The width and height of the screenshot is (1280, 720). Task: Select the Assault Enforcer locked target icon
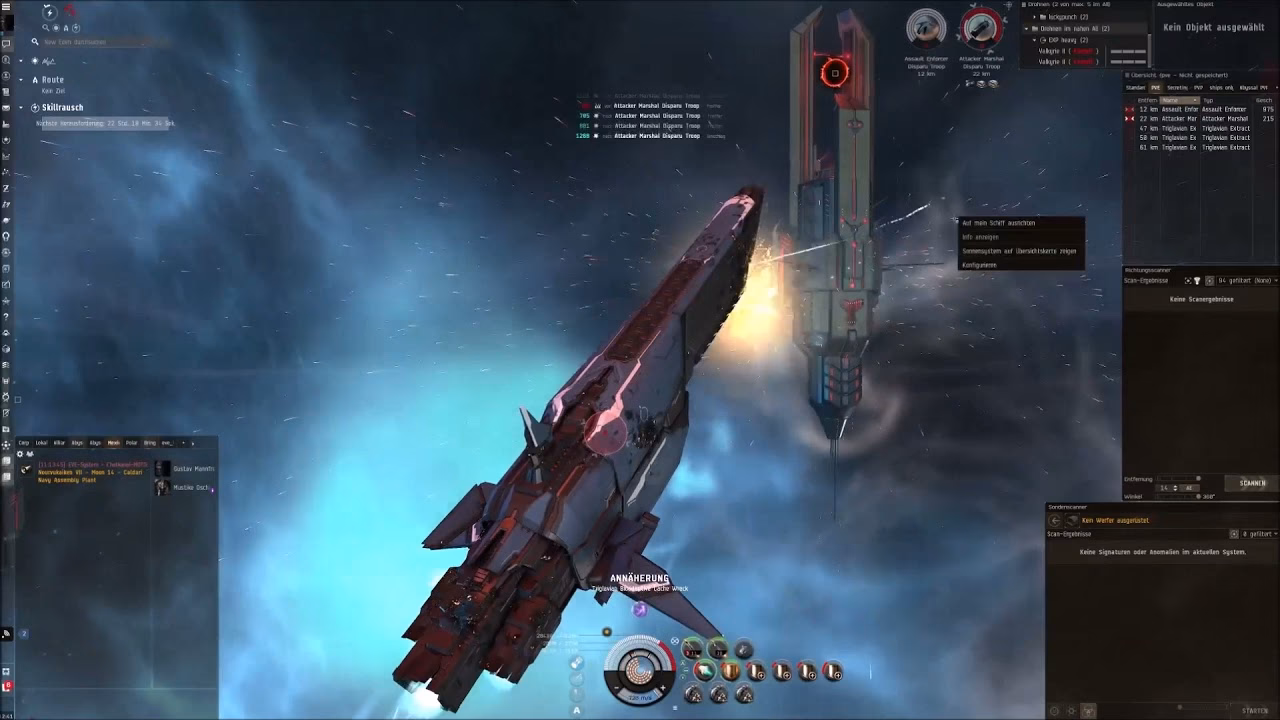click(x=925, y=30)
